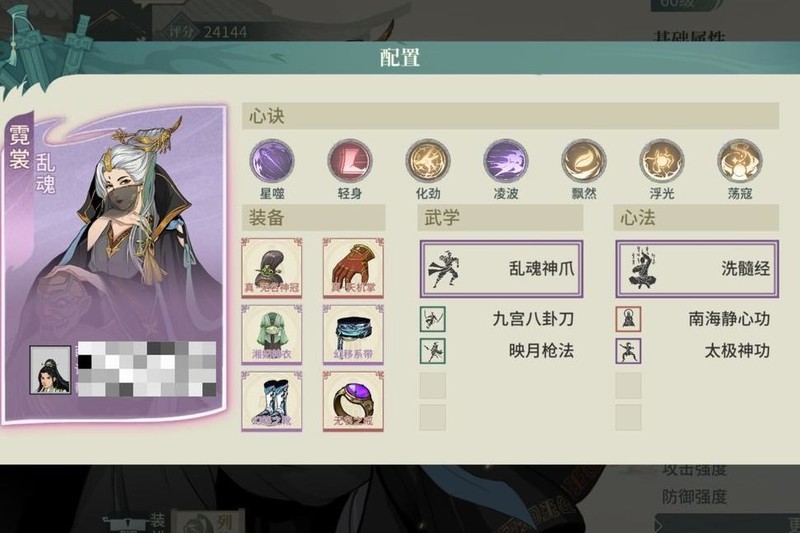This screenshot has height=533, width=800.
Task: Inspect the green hat headgear slot
Action: pyautogui.click(x=272, y=266)
